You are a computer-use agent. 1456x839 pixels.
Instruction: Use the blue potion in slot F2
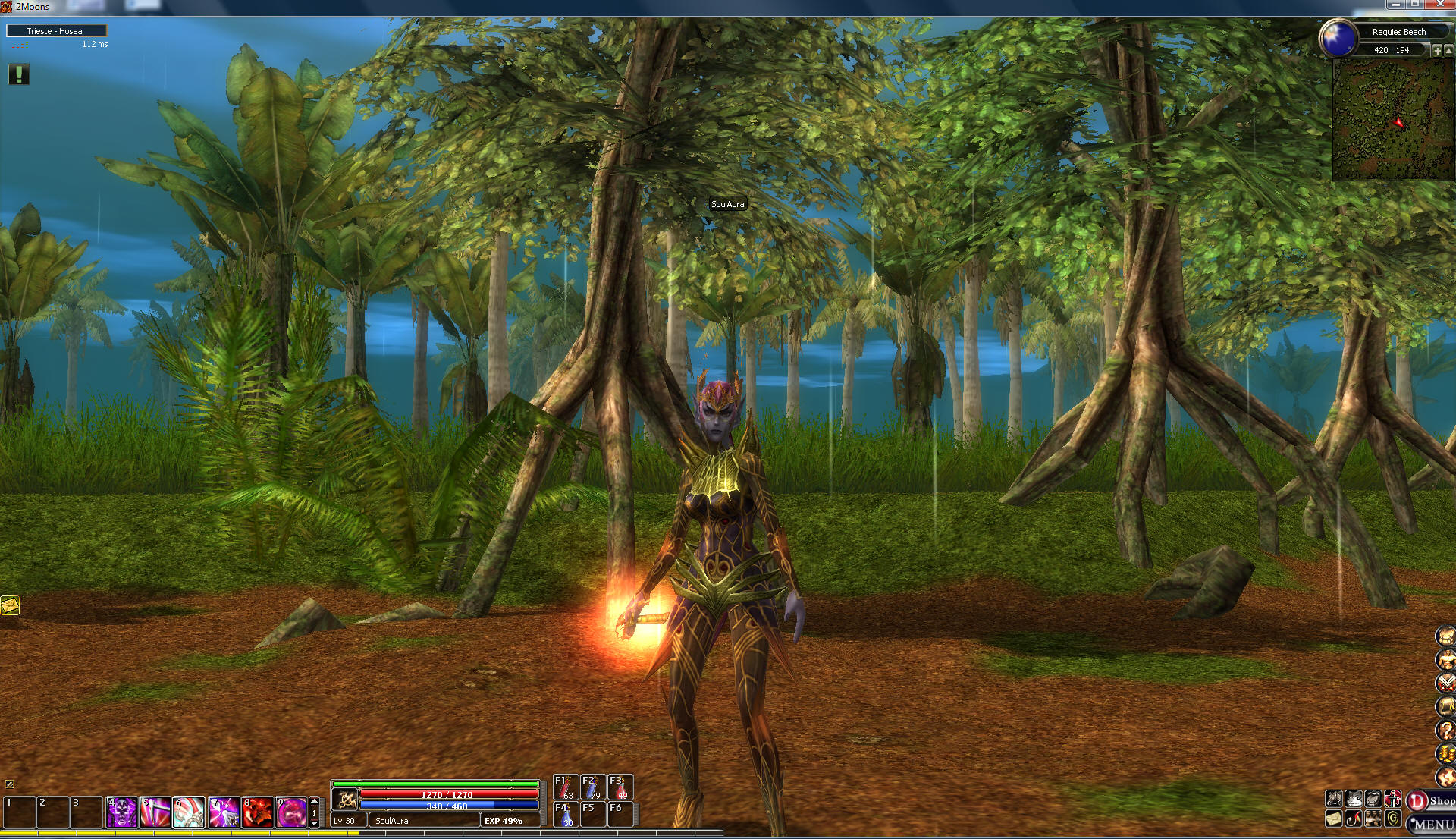tap(592, 787)
